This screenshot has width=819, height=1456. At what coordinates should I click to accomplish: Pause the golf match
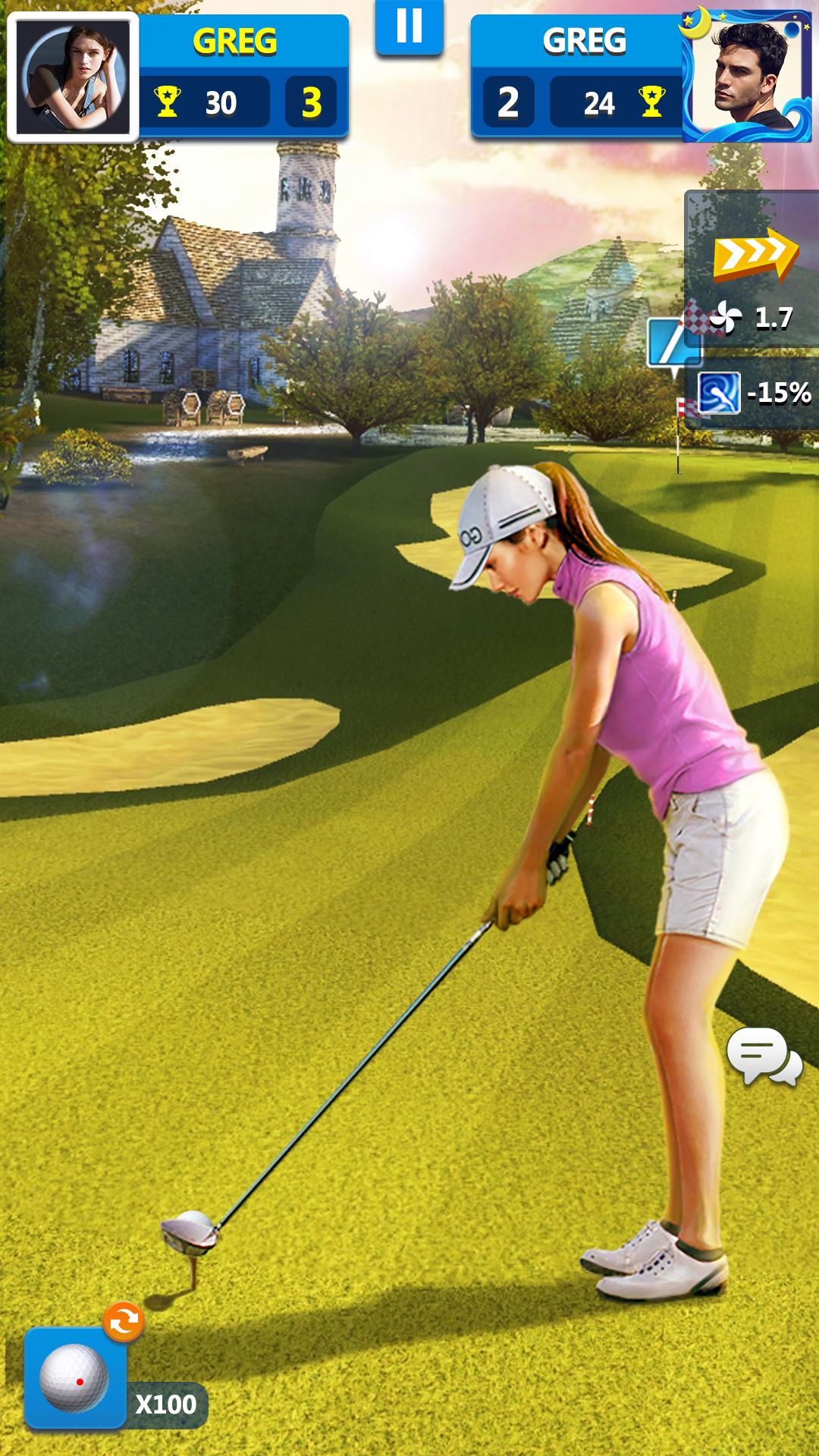click(x=409, y=27)
